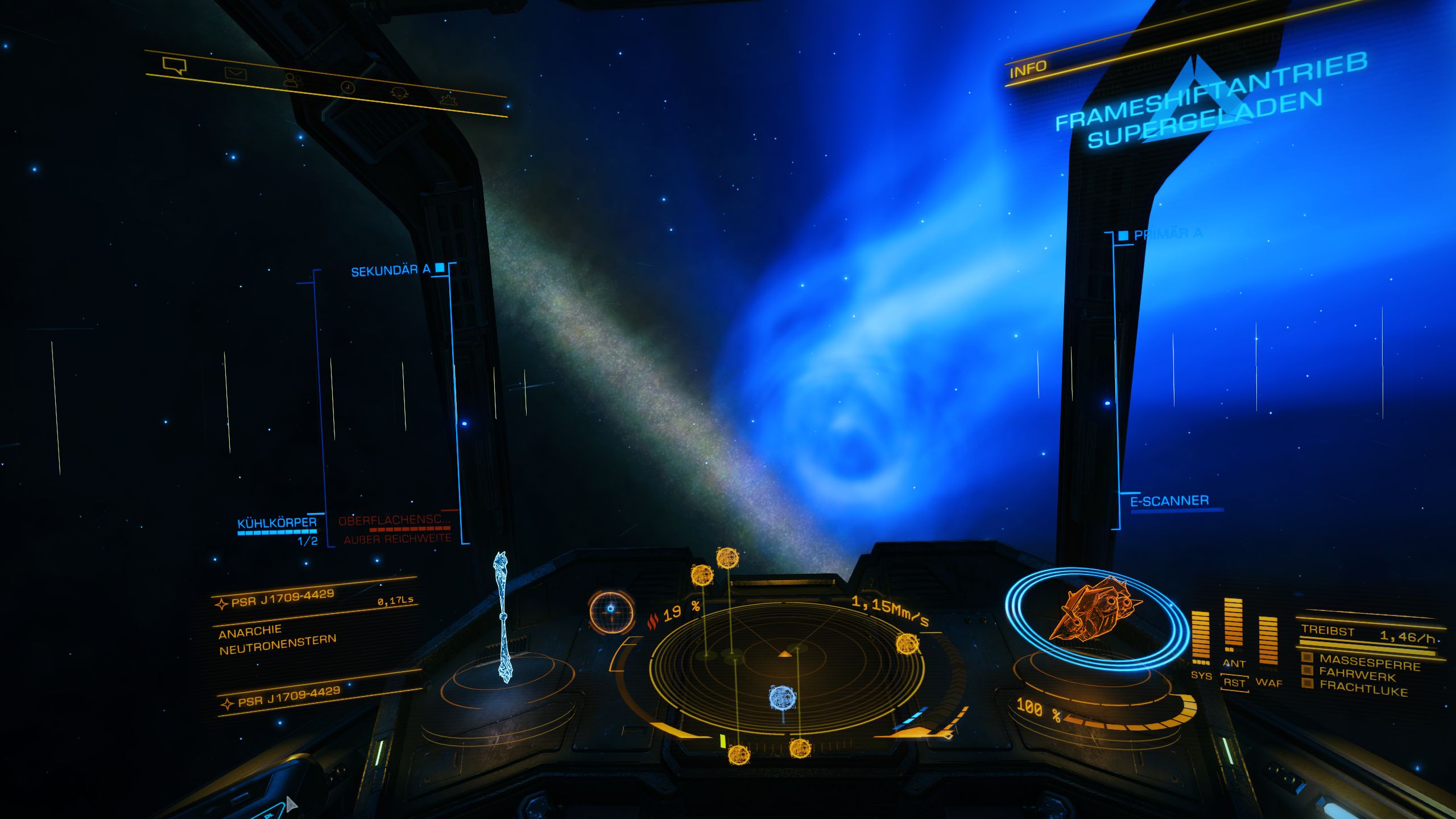Open the INFO panel header

[x=1028, y=69]
